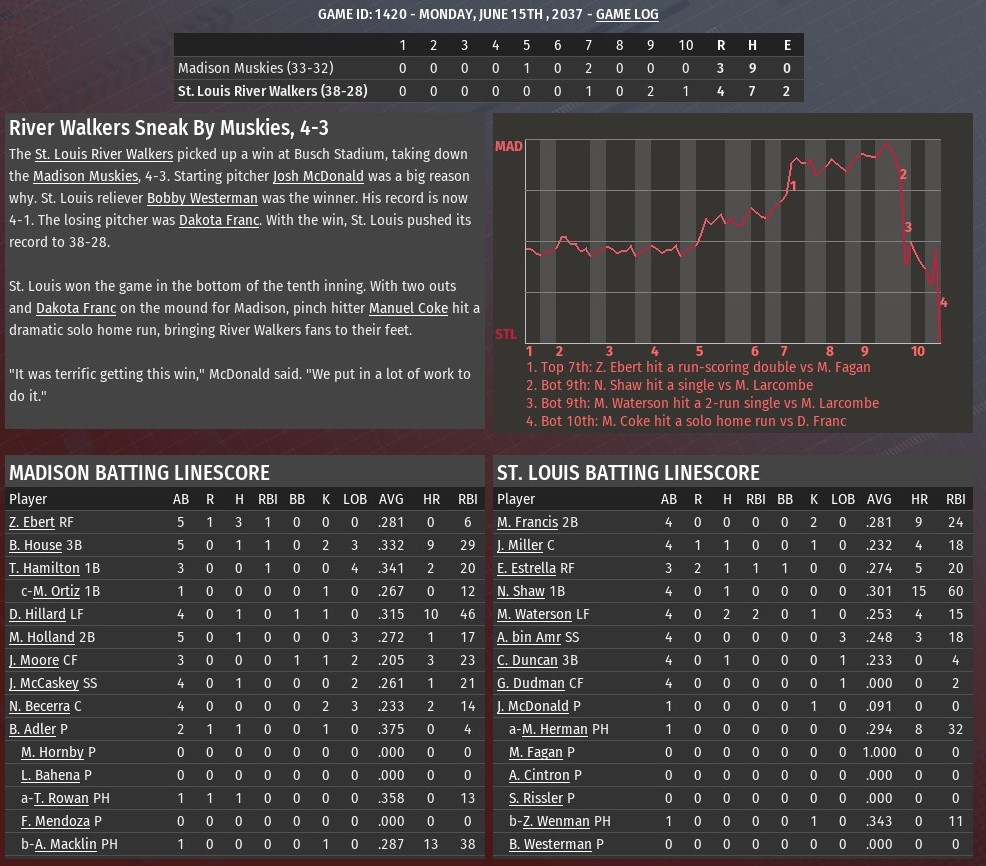Open D. Hillard player link
Image resolution: width=986 pixels, height=866 pixels.
tap(37, 614)
